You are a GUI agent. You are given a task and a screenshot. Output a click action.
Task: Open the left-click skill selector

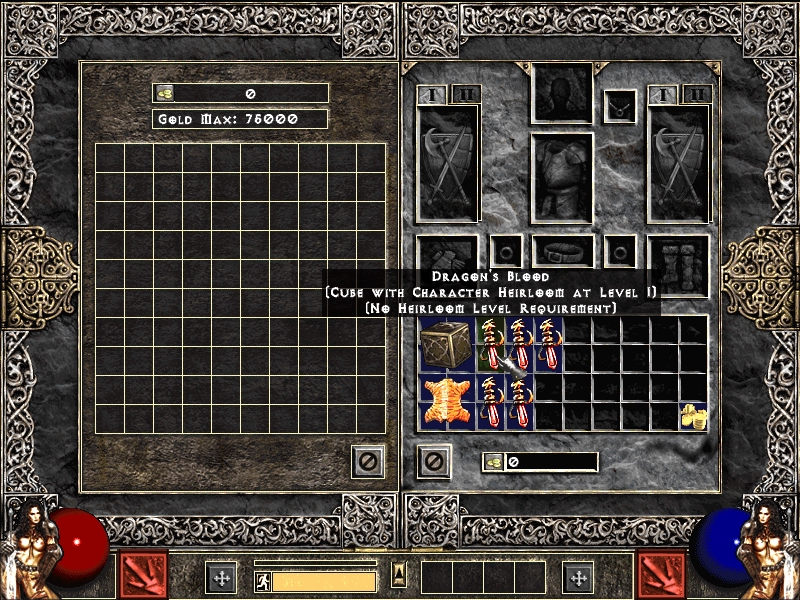pyautogui.click(x=143, y=575)
